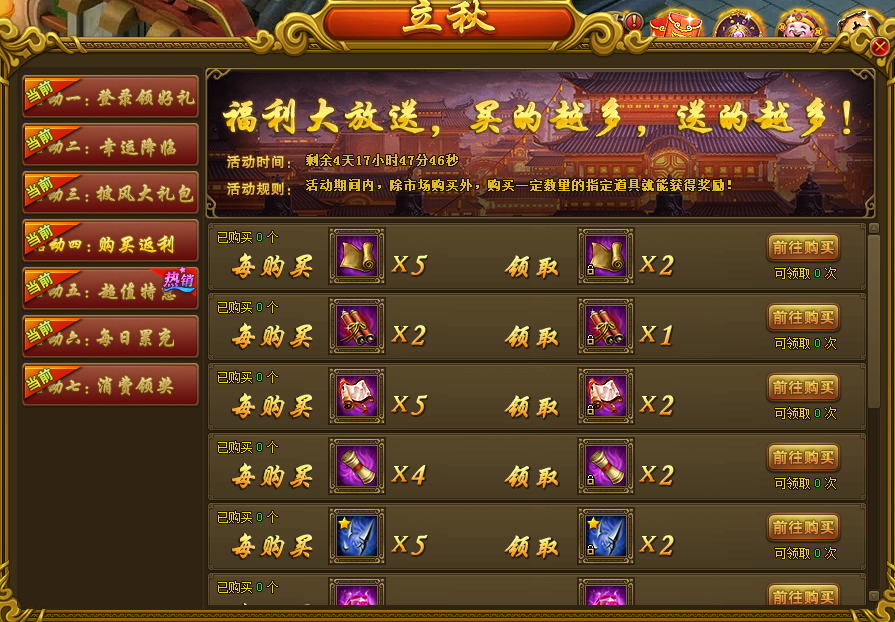Switch to 活动一 登录领好礼 tab
The image size is (895, 622).
(111, 98)
